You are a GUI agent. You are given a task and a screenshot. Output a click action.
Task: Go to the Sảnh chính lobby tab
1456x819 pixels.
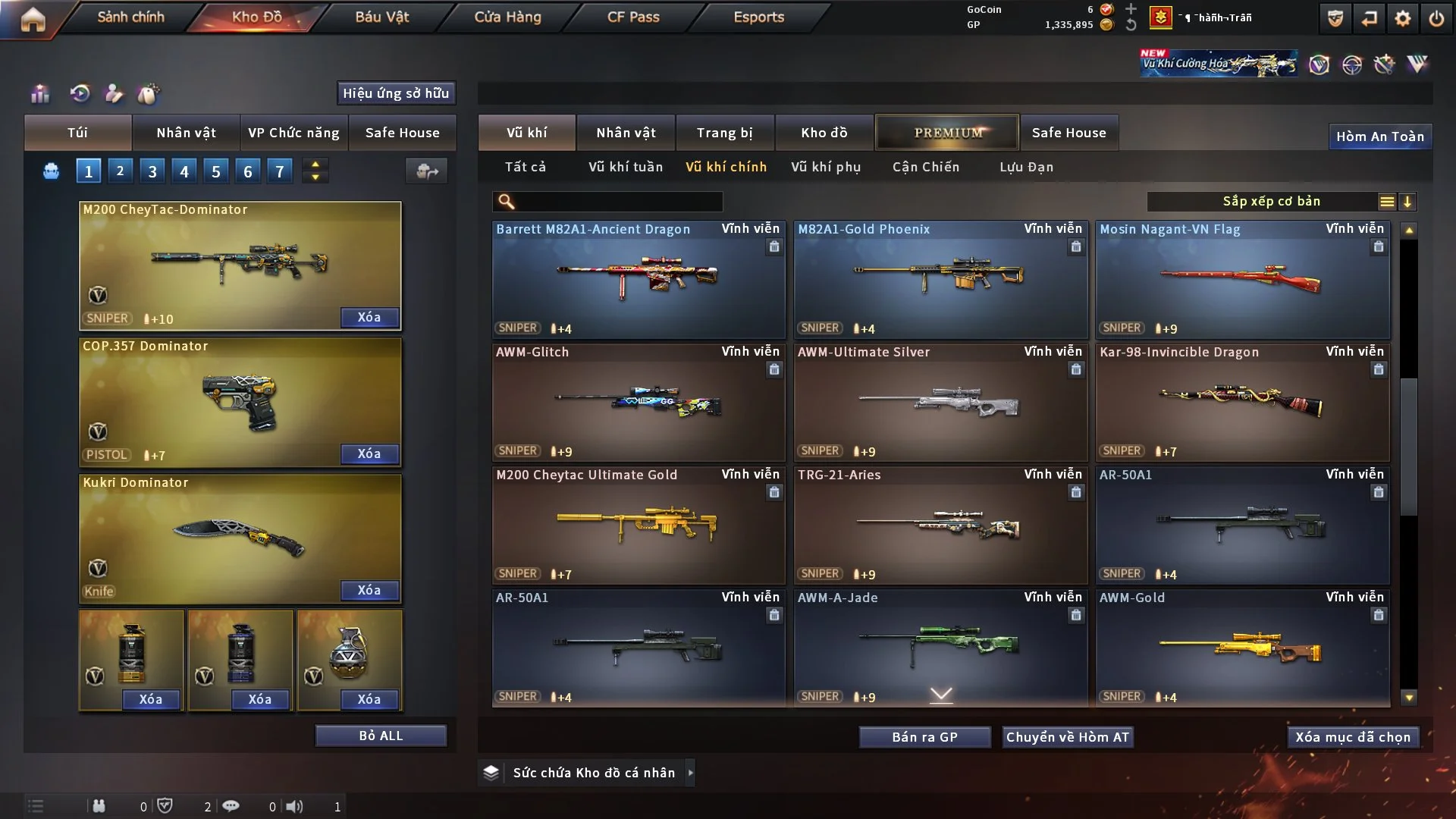[130, 17]
